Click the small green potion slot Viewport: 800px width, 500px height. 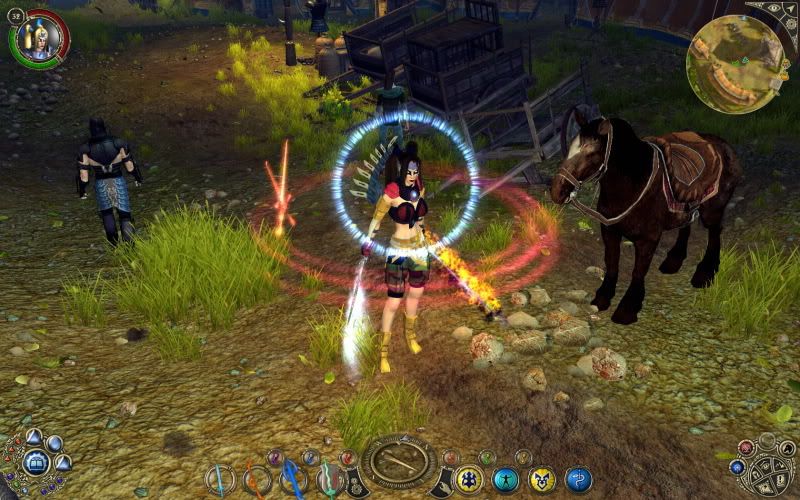tap(487, 457)
